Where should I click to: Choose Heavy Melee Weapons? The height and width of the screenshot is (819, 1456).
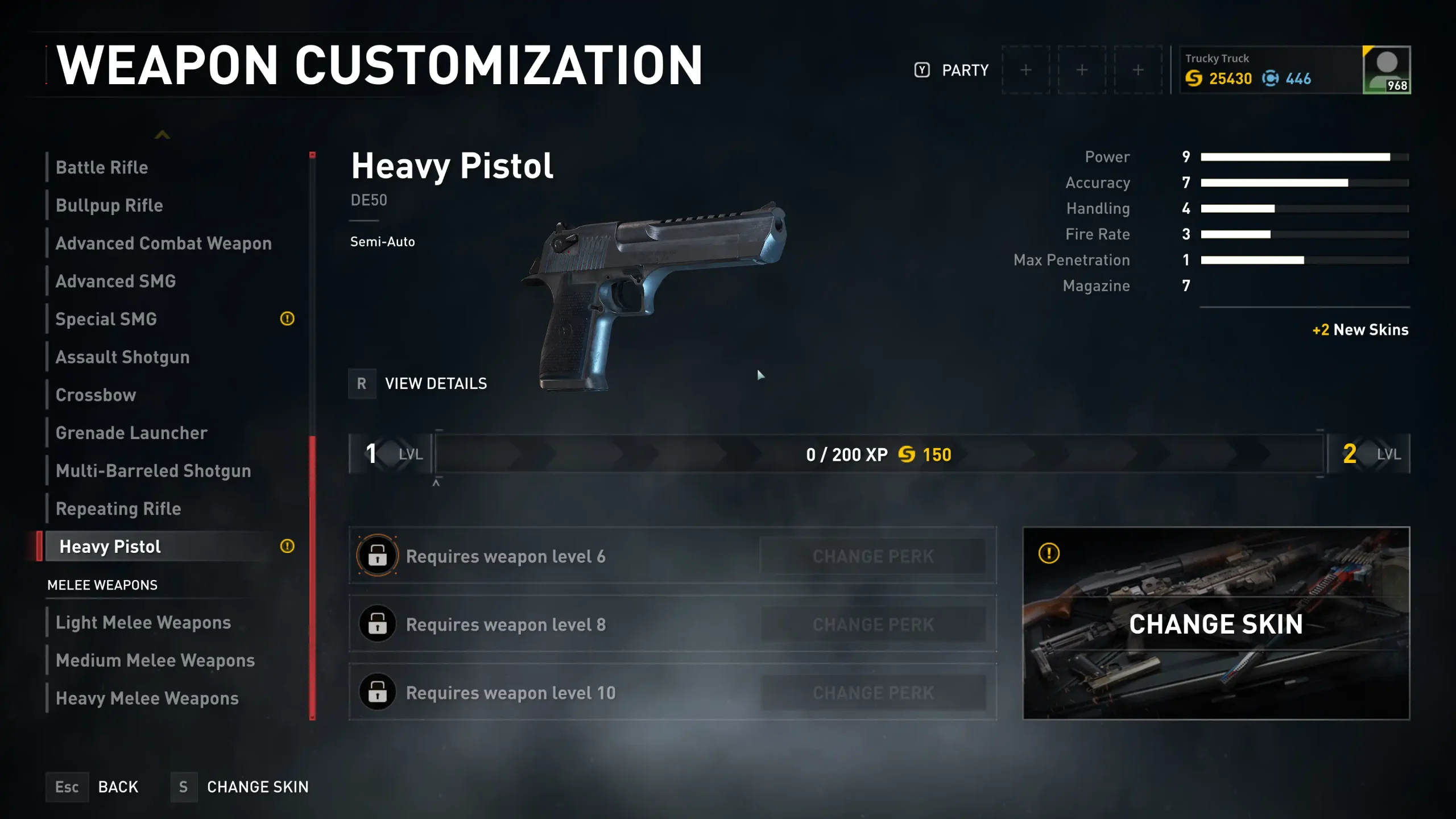pyautogui.click(x=147, y=698)
